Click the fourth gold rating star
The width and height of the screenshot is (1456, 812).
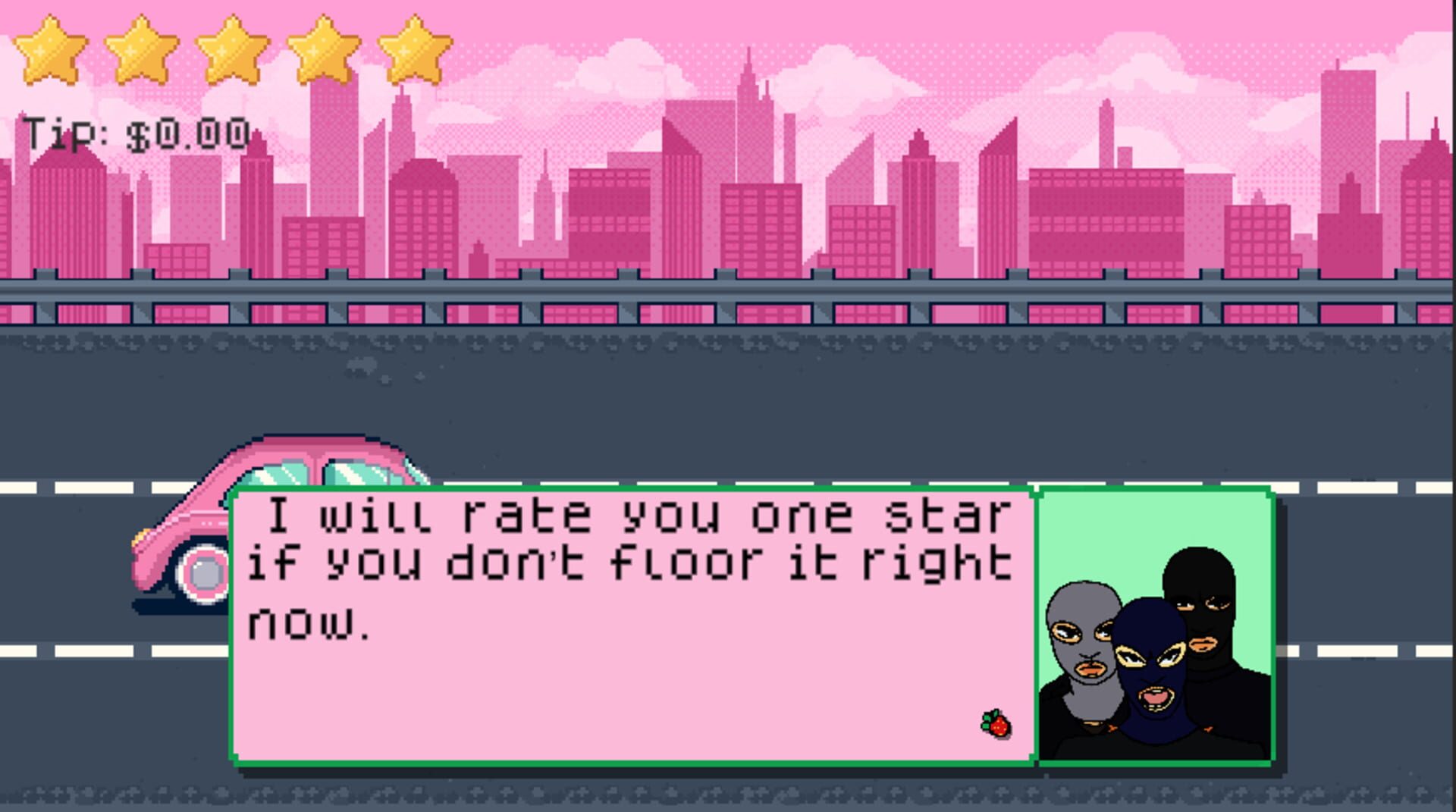point(322,45)
